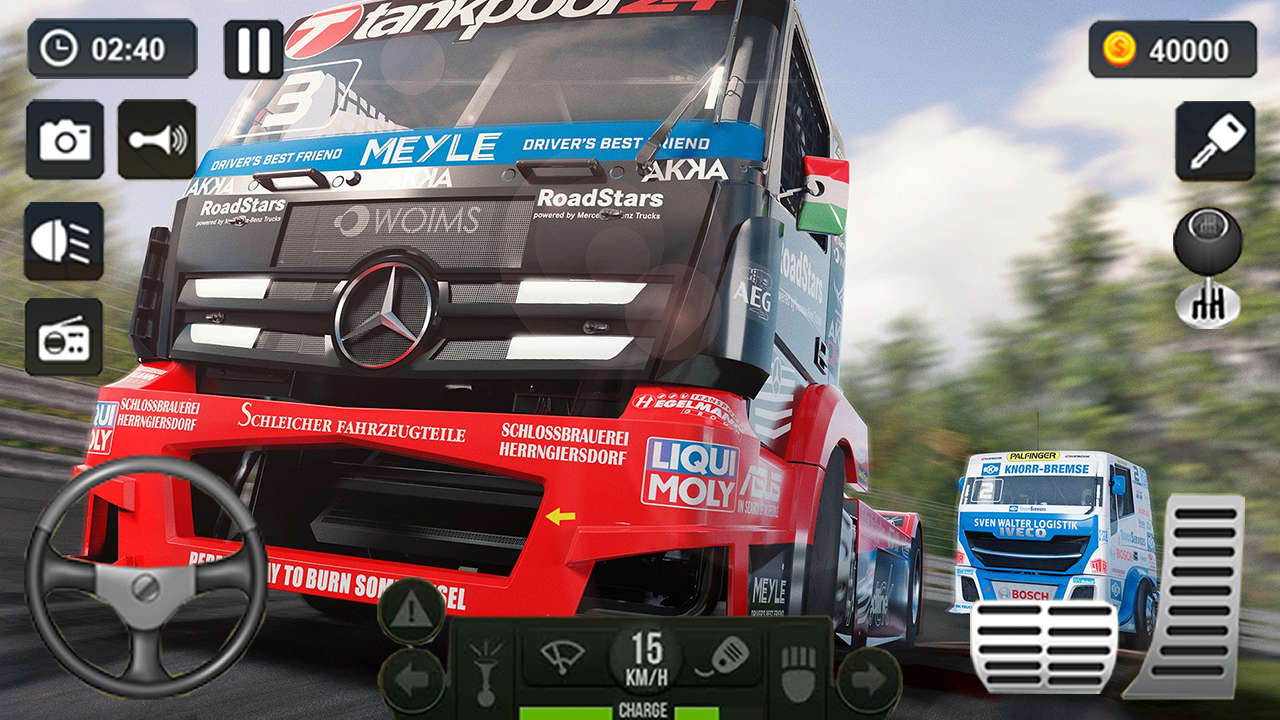Tap the ignition key button
Viewport: 1280px width, 720px height.
pyautogui.click(x=1215, y=141)
